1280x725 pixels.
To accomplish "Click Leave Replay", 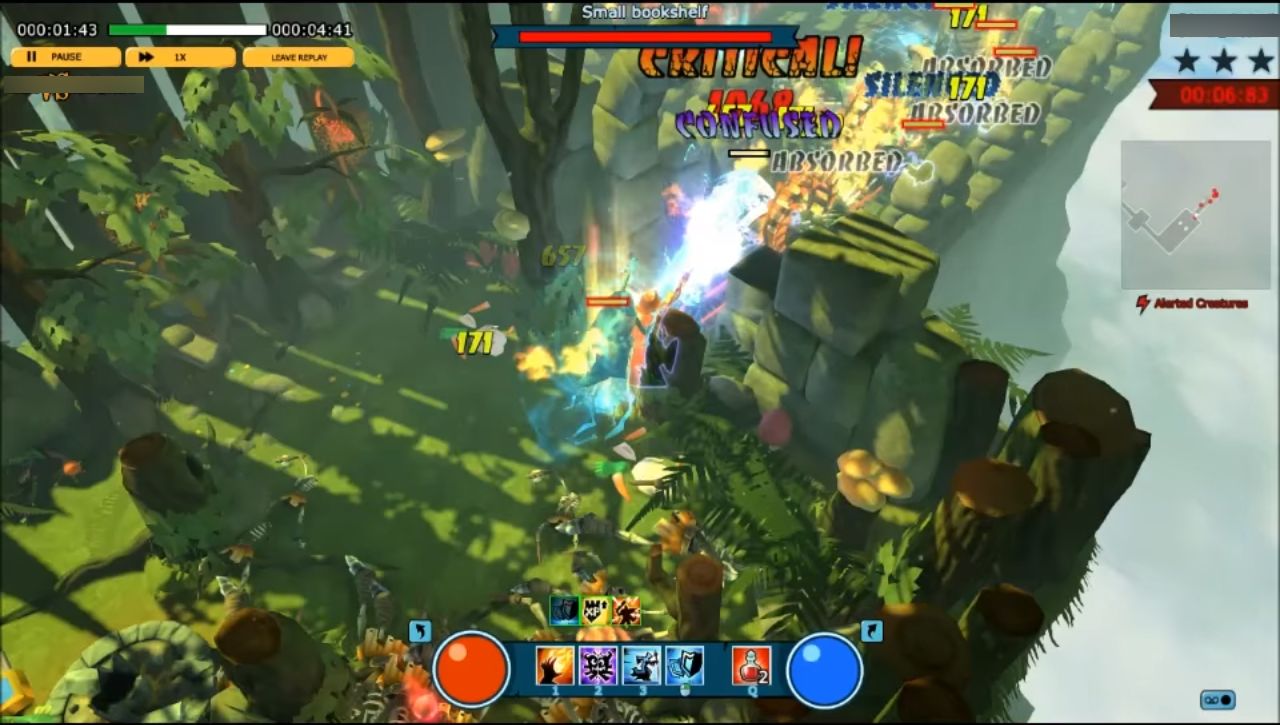I will point(300,57).
